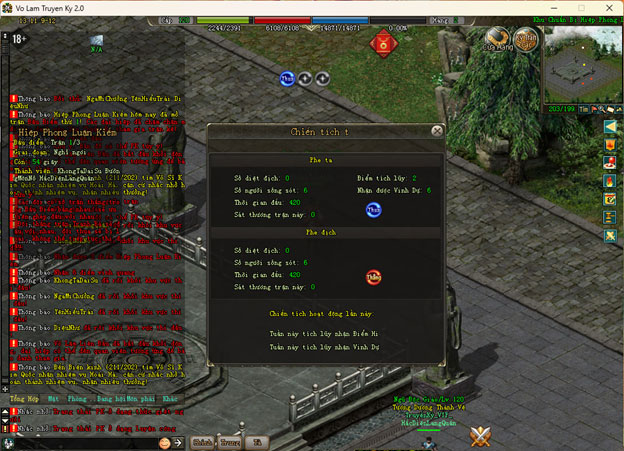Collapse the right sidebar with the arrow
The height and width of the screenshot is (451, 624).
tap(610, 127)
